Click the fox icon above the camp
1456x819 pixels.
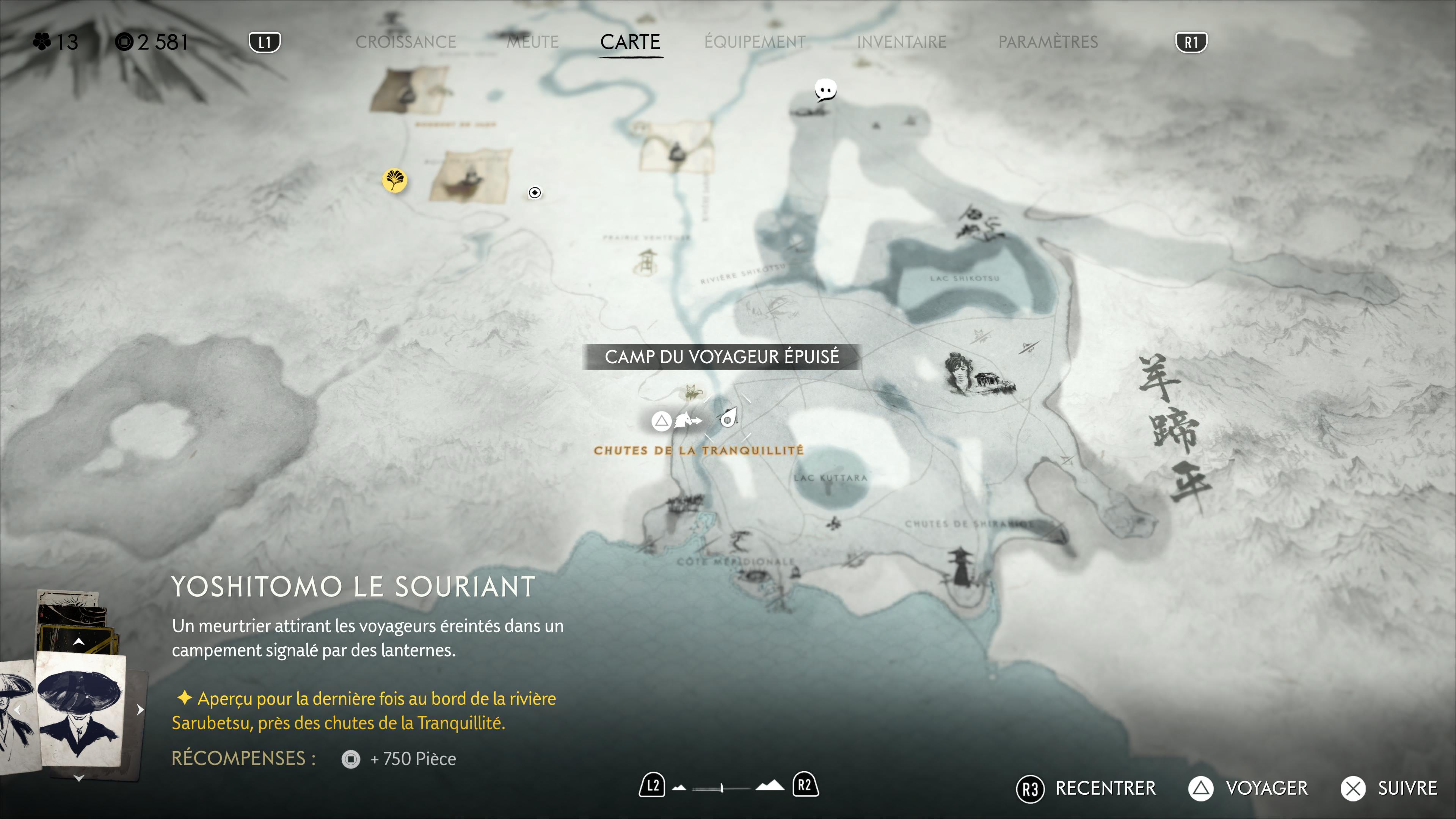pos(690,391)
